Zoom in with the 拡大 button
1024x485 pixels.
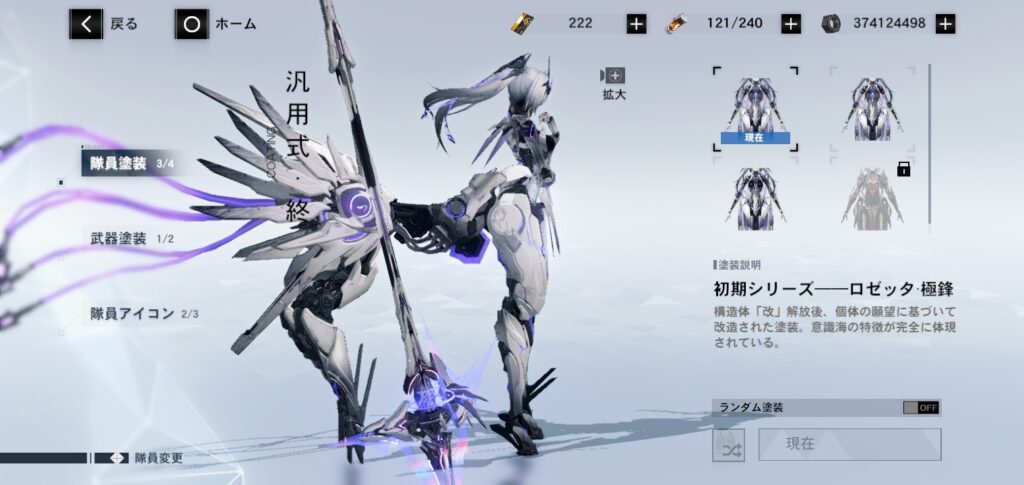(x=612, y=82)
